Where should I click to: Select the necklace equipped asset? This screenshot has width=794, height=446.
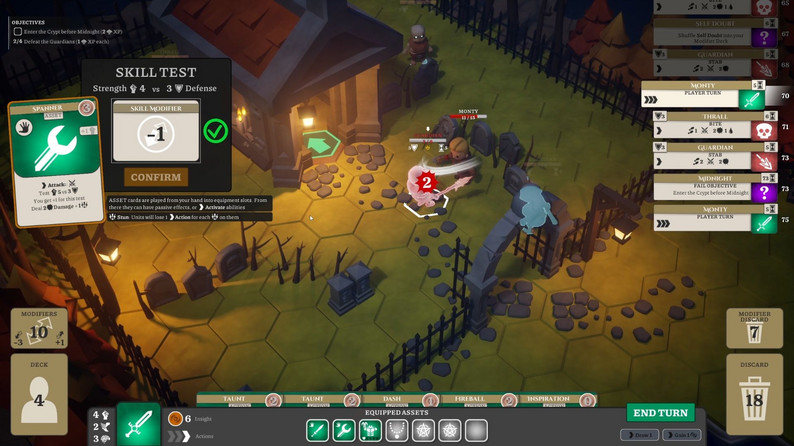(397, 430)
